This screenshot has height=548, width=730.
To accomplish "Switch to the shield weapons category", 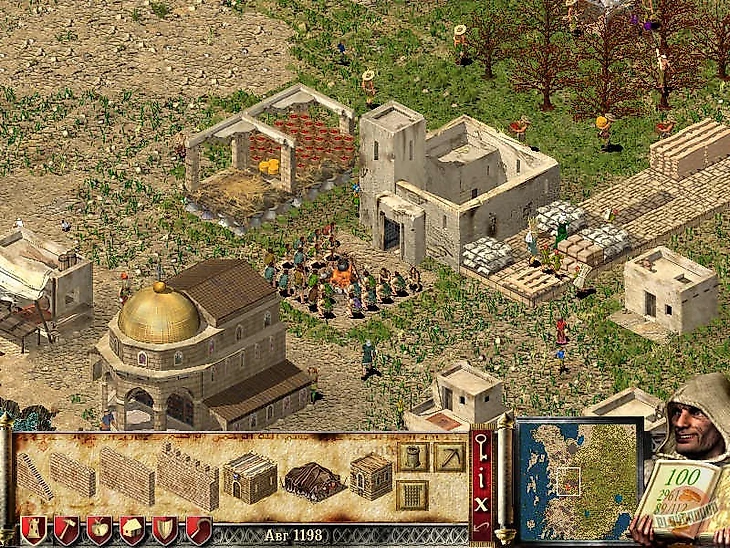I will click(164, 530).
